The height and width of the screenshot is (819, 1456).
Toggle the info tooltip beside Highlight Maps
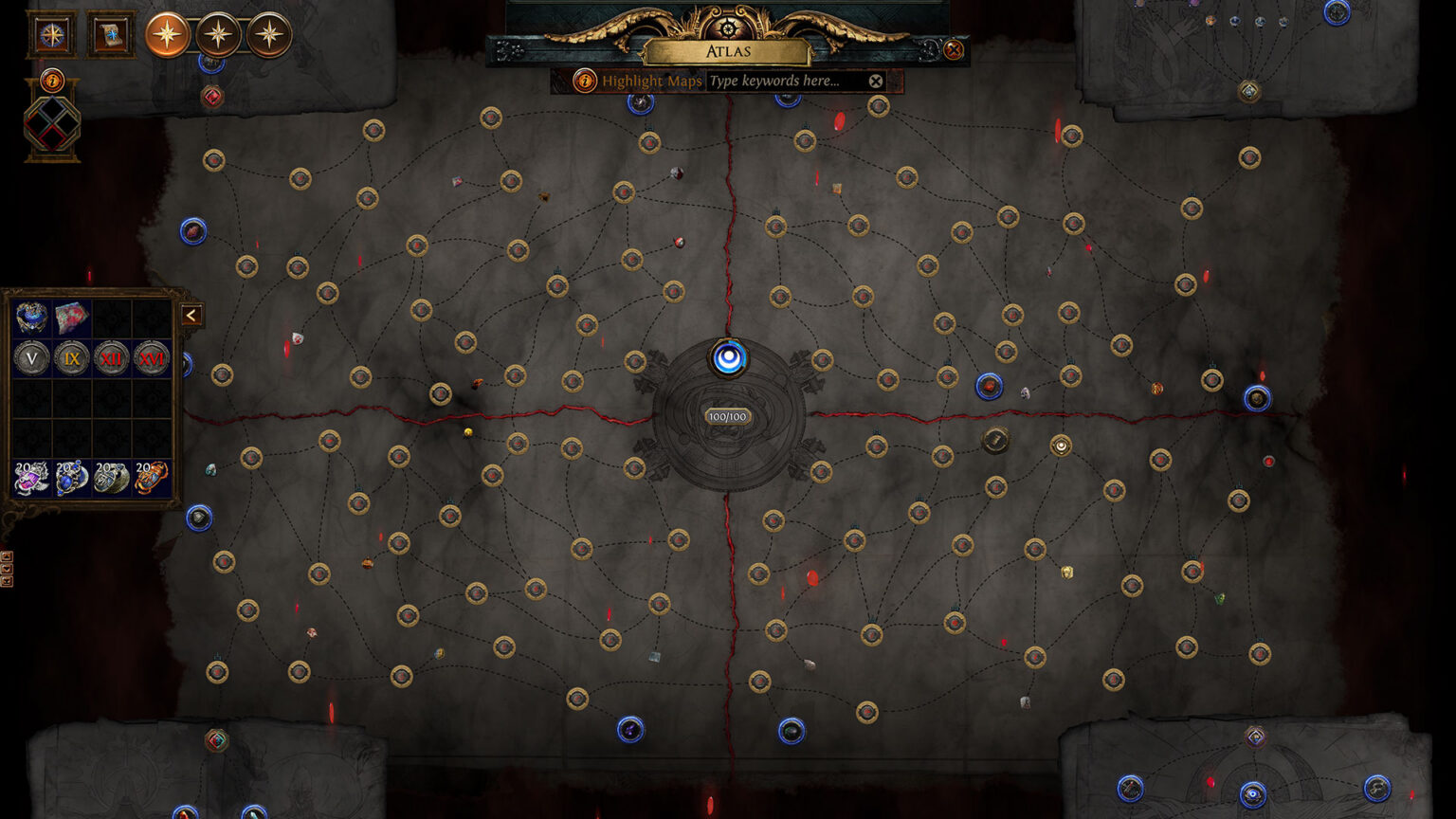(x=584, y=82)
